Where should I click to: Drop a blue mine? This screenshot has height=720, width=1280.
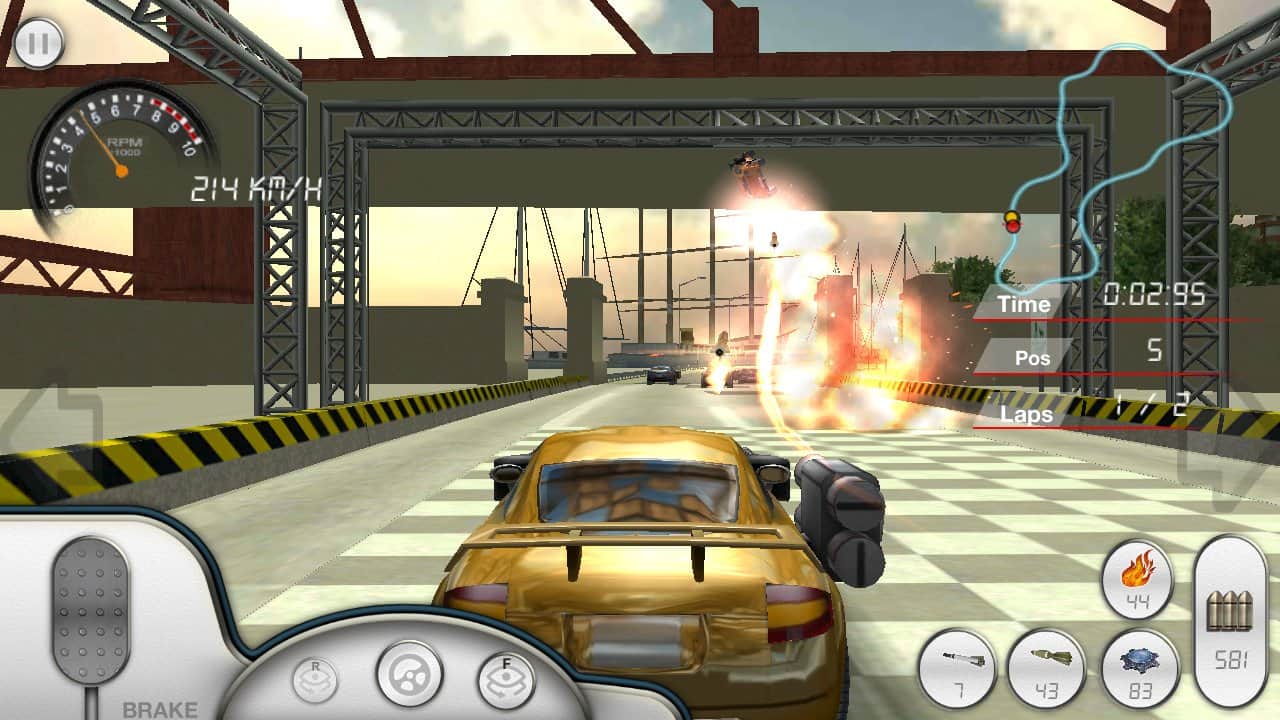tap(1140, 668)
